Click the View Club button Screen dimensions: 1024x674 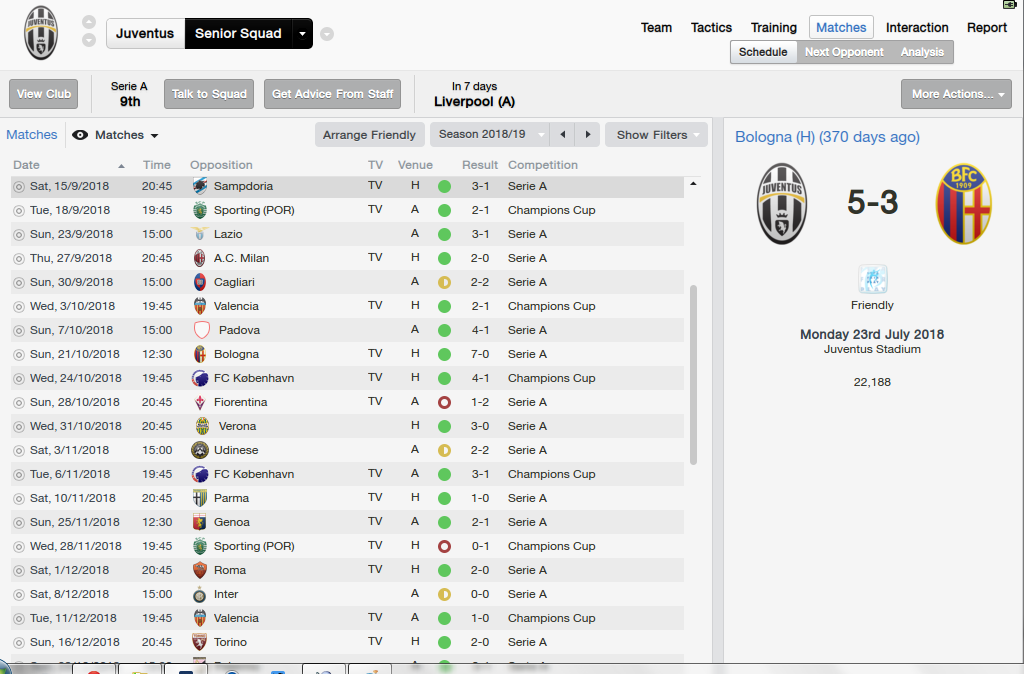[44, 94]
